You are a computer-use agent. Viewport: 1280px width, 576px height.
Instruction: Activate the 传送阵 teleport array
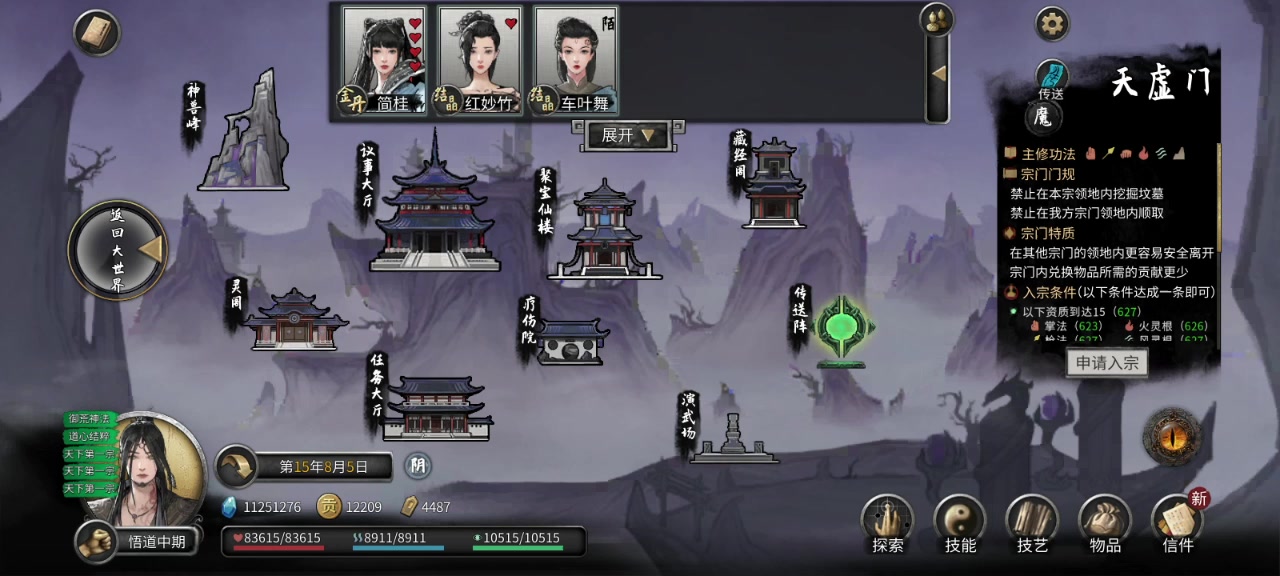(842, 329)
